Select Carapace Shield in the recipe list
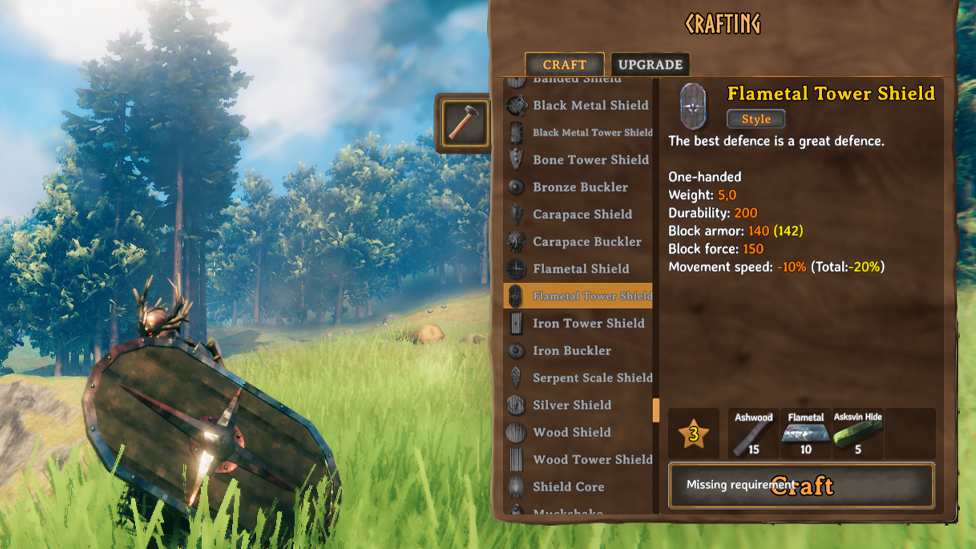976x549 pixels. 582,214
